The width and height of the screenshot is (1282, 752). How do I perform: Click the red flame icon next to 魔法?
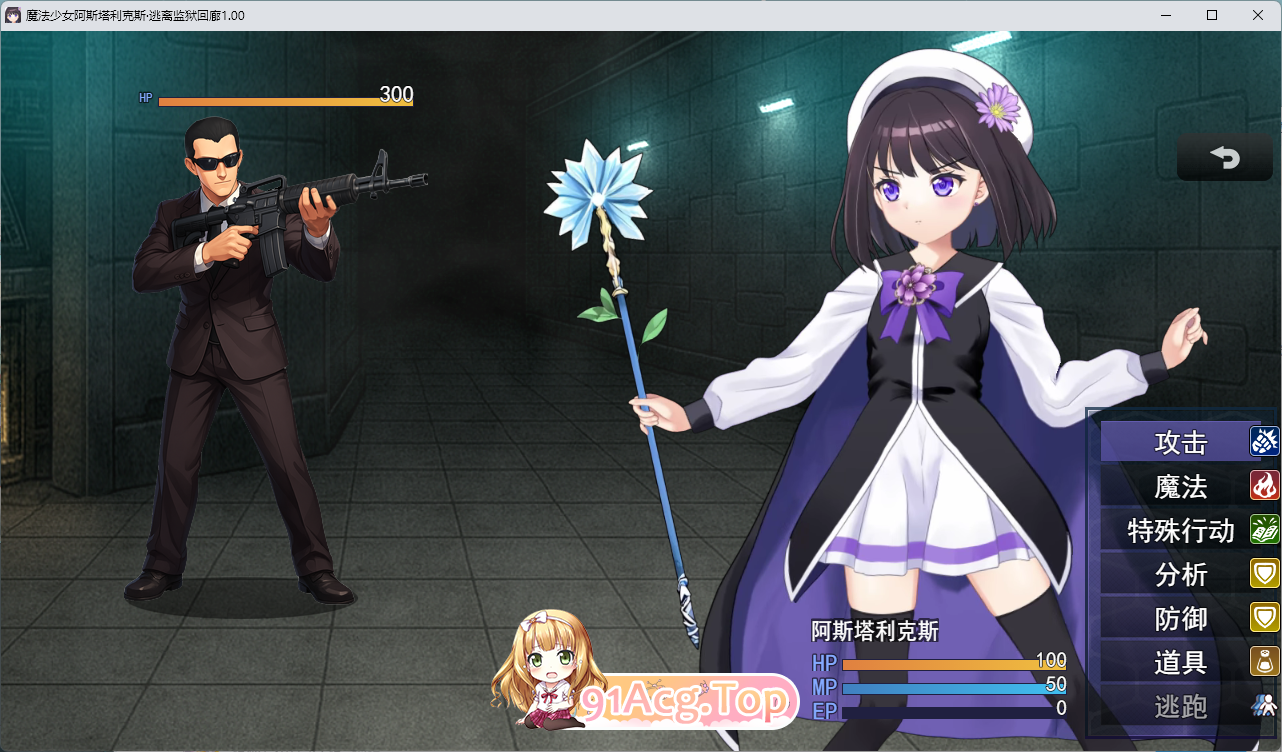(1263, 486)
